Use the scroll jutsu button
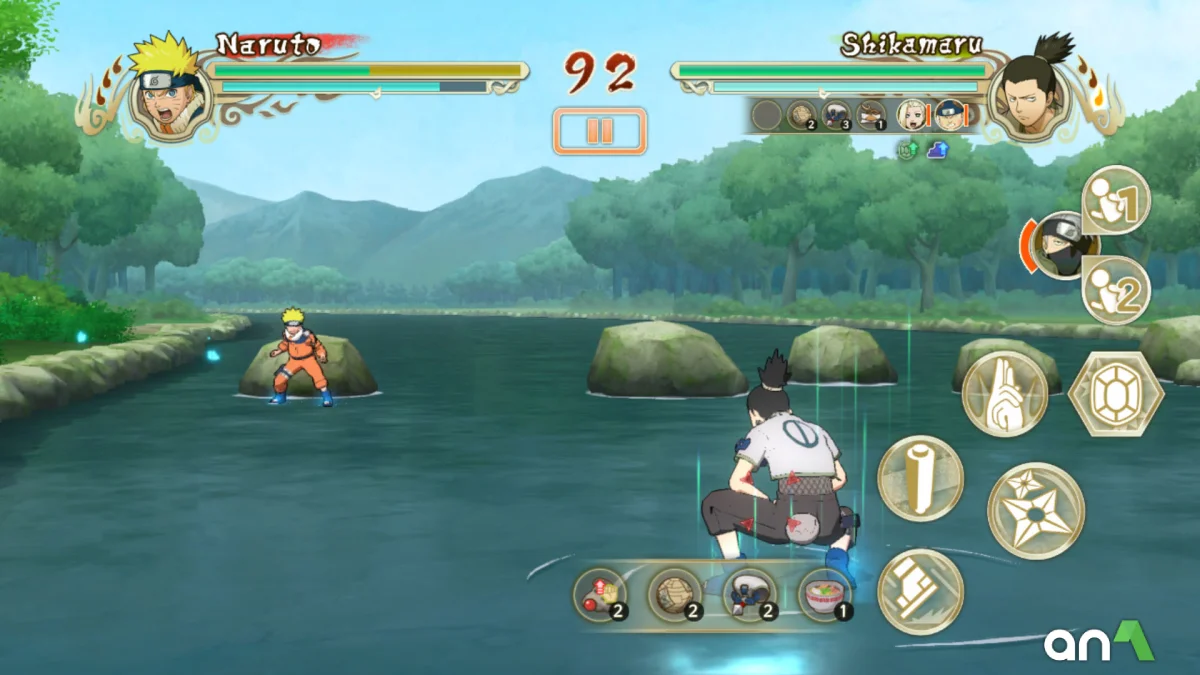Viewport: 1200px width, 675px height. click(920, 478)
